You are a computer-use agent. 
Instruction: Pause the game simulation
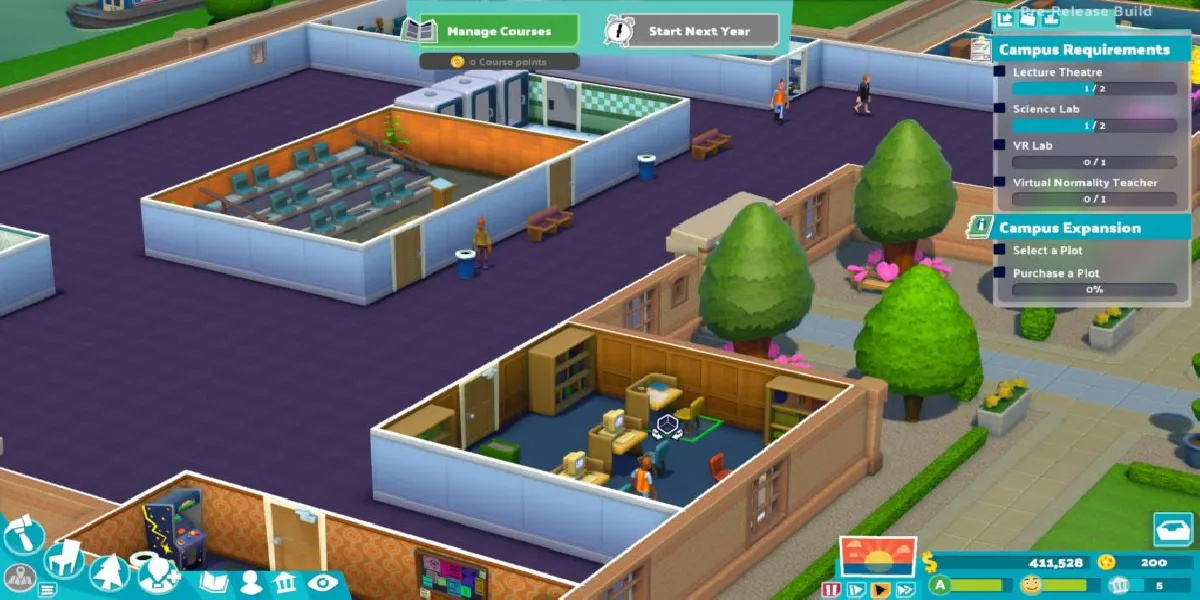tap(830, 589)
